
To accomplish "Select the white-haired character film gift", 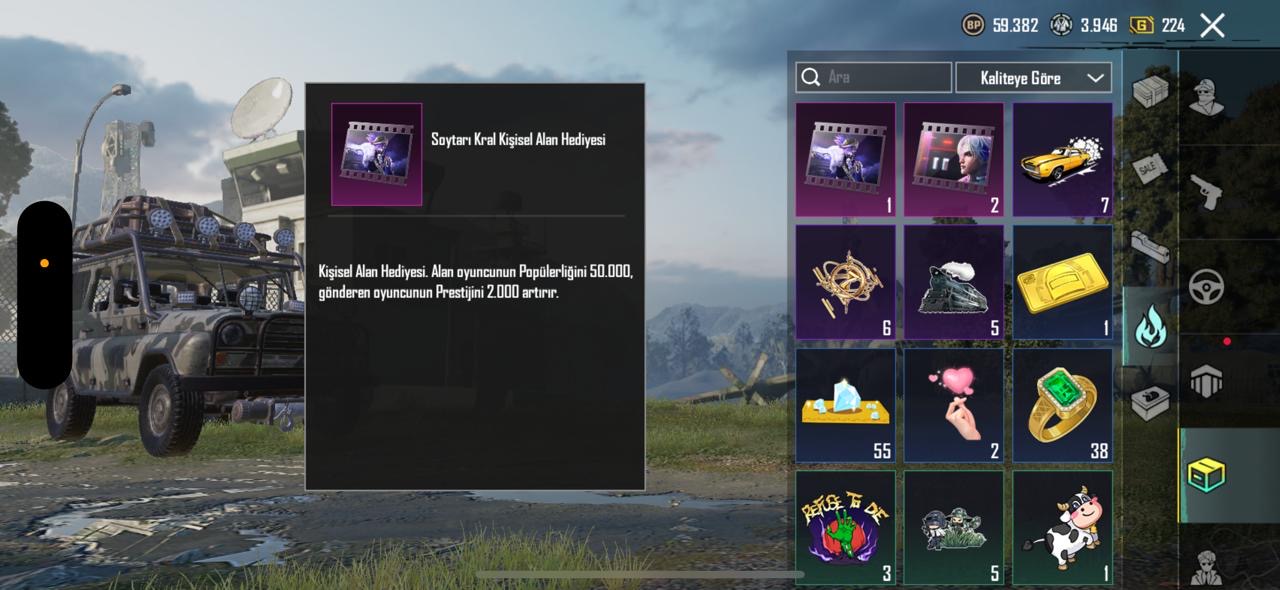I will point(954,160).
